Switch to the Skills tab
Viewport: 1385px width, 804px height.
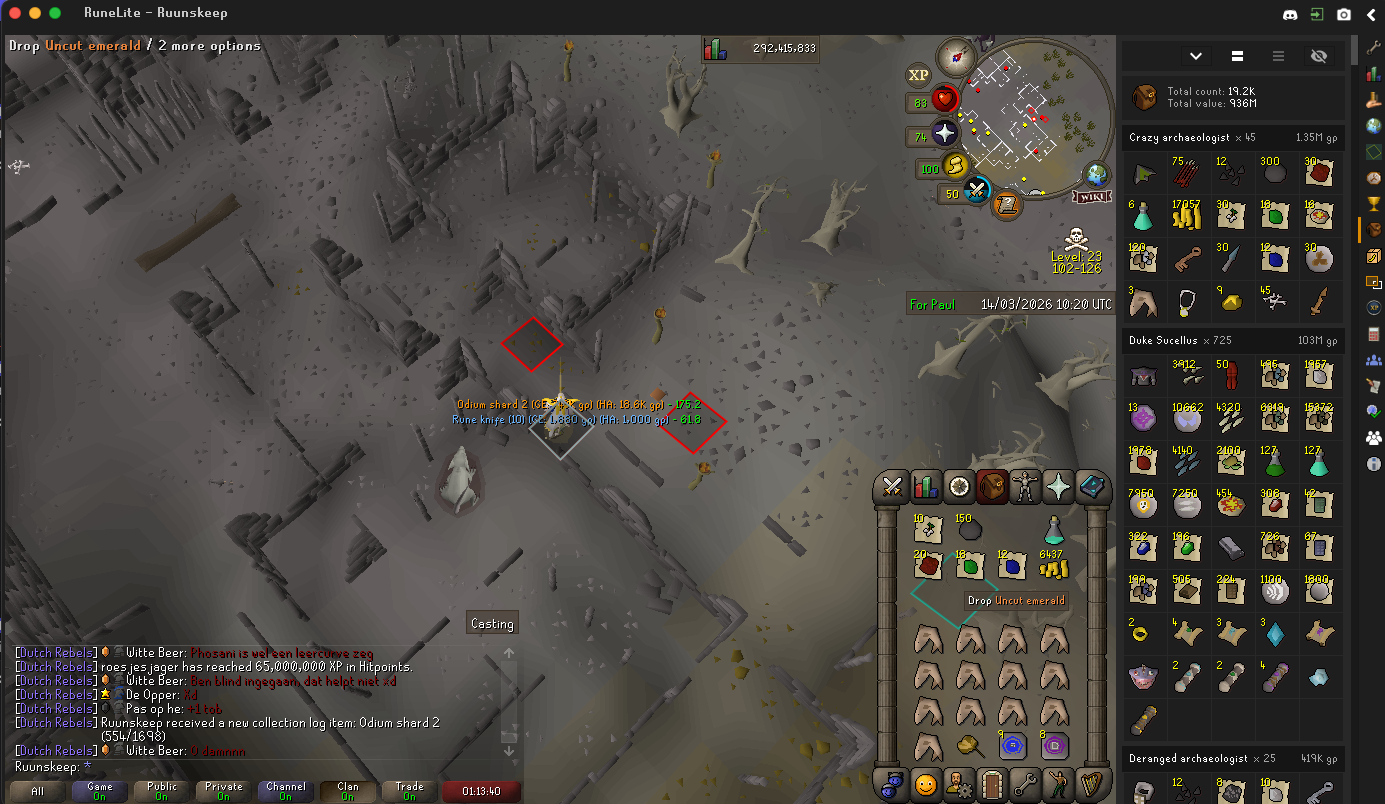pyautogui.click(x=926, y=487)
